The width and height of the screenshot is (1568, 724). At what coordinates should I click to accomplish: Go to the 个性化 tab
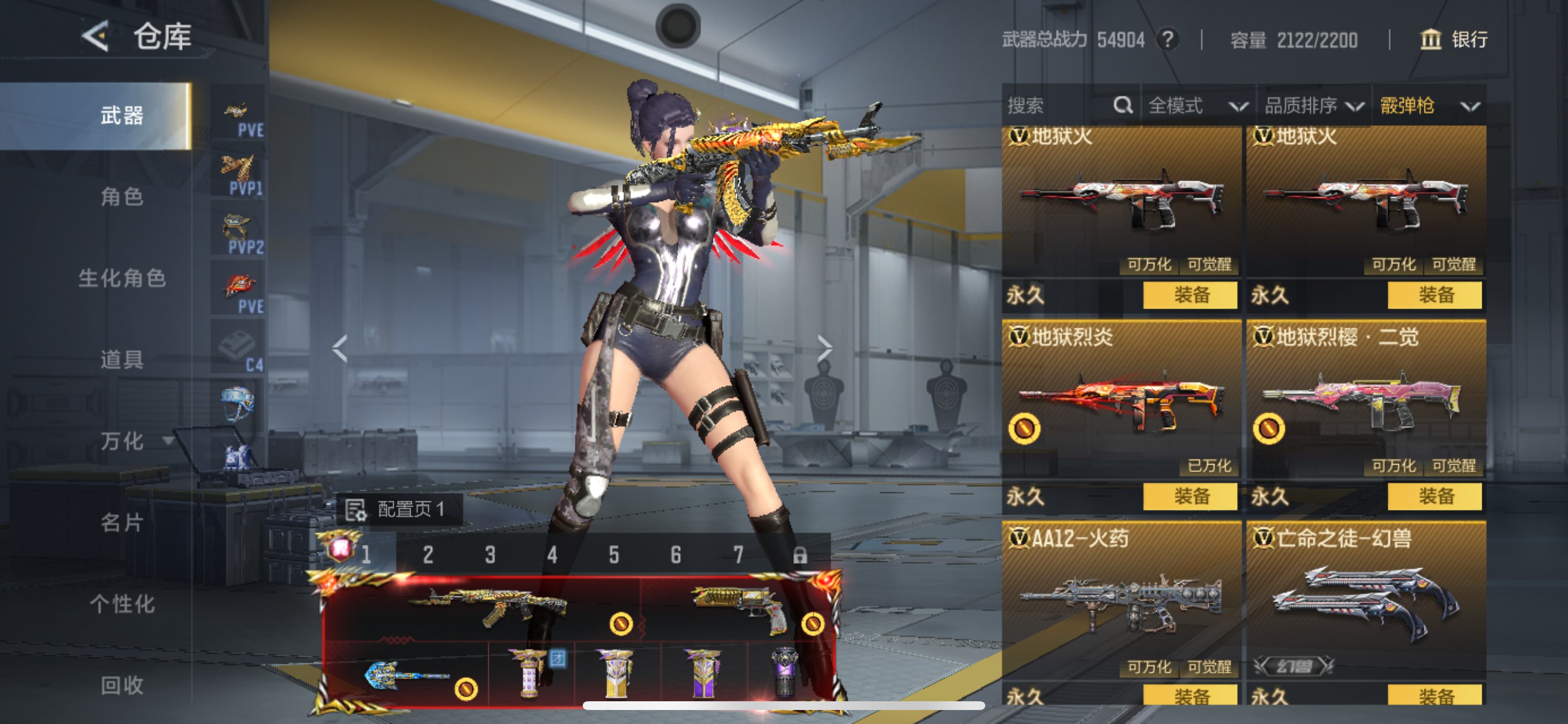(122, 603)
